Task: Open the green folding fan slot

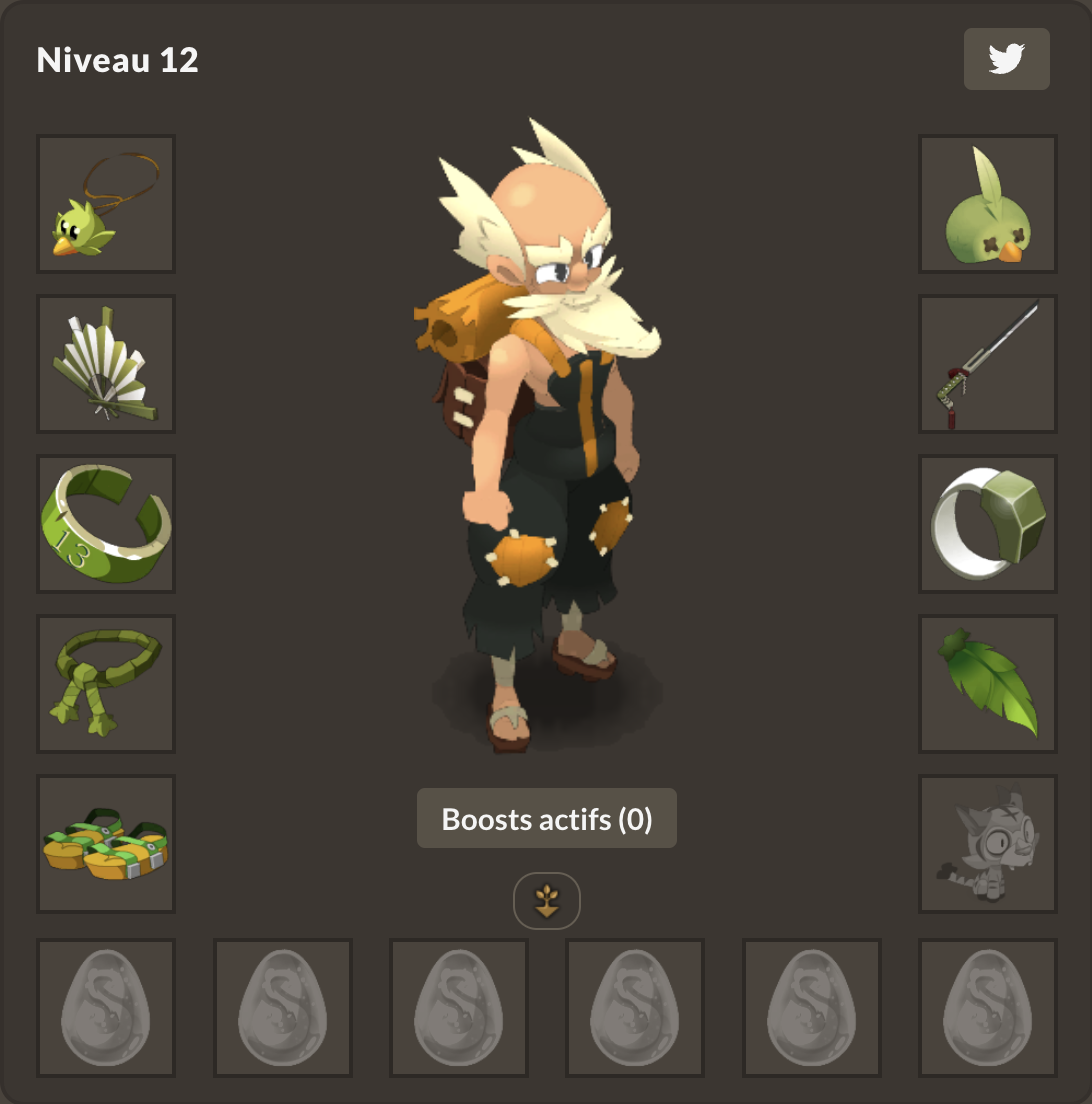Action: (106, 364)
